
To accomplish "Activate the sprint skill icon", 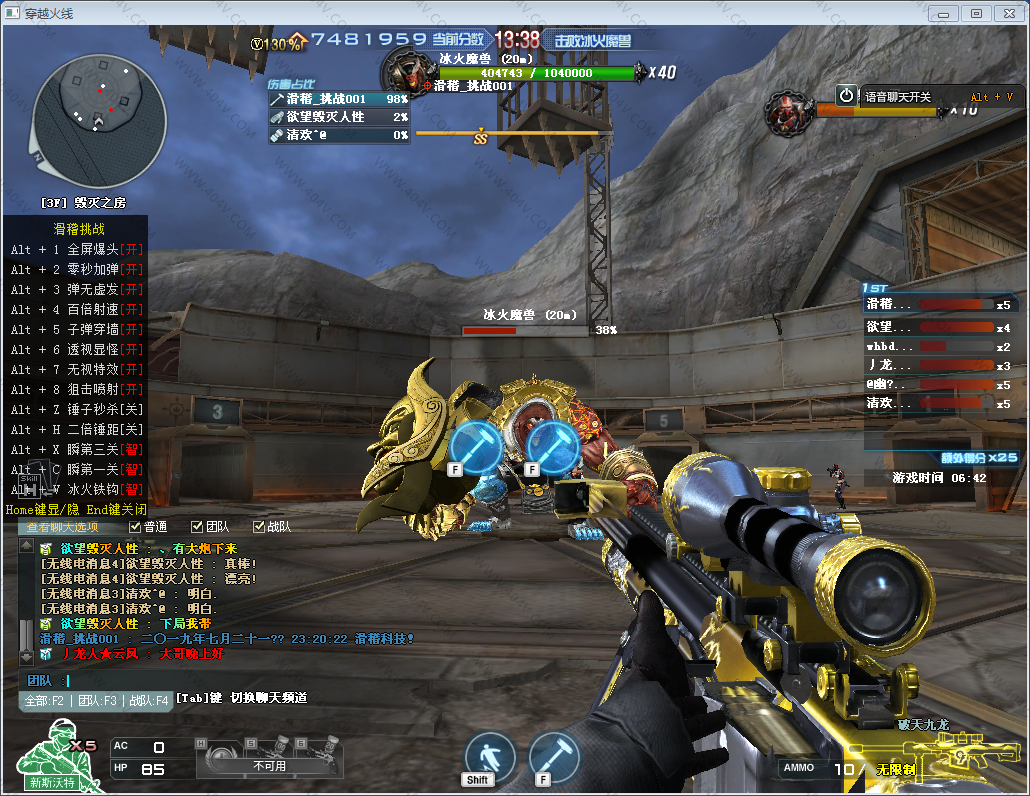I will tap(490, 757).
